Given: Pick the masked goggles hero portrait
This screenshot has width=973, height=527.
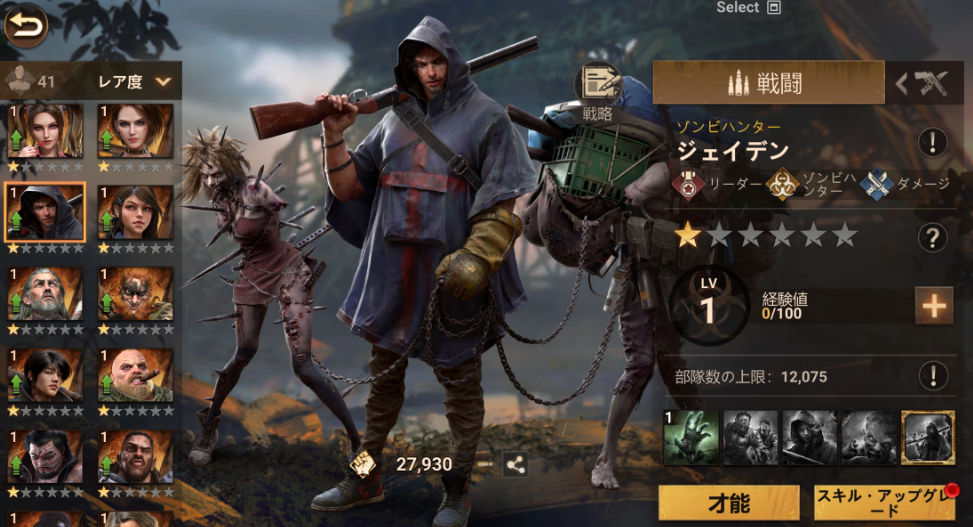Looking at the screenshot, I should (135, 292).
